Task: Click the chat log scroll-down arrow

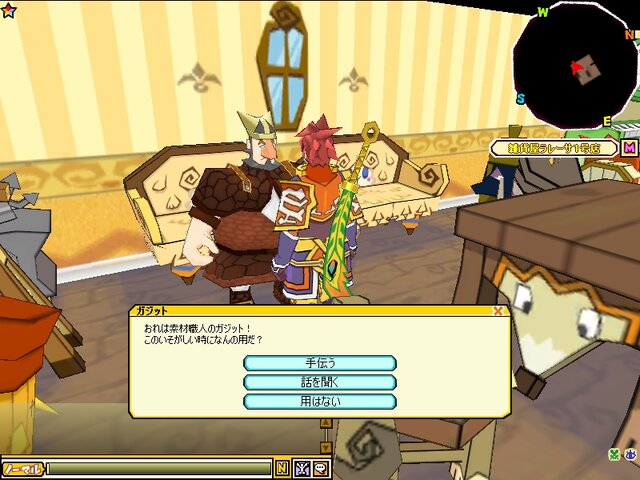Action: pyautogui.click(x=325, y=447)
